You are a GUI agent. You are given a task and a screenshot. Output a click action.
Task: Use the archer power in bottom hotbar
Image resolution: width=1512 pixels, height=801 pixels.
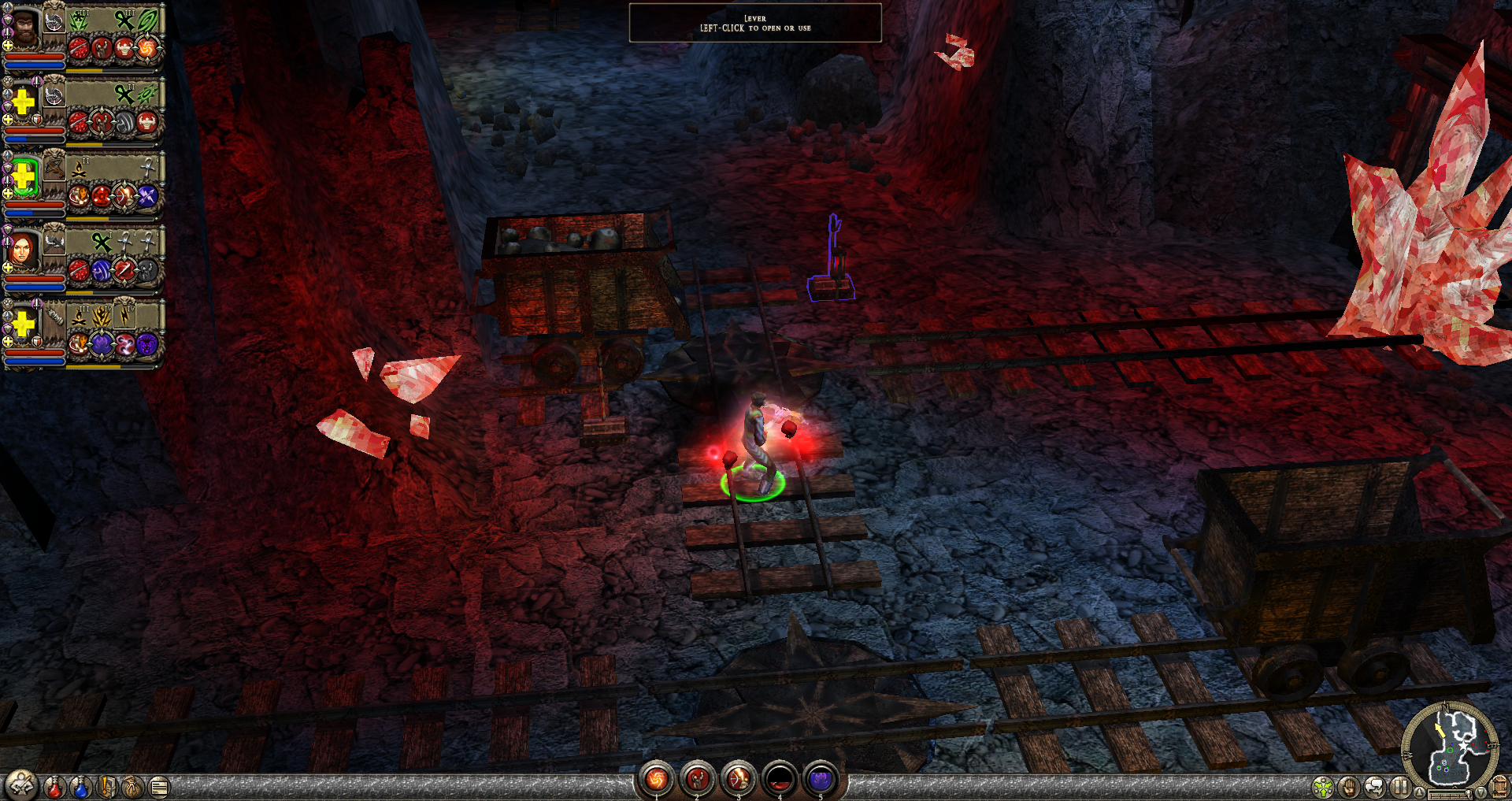pos(739,779)
